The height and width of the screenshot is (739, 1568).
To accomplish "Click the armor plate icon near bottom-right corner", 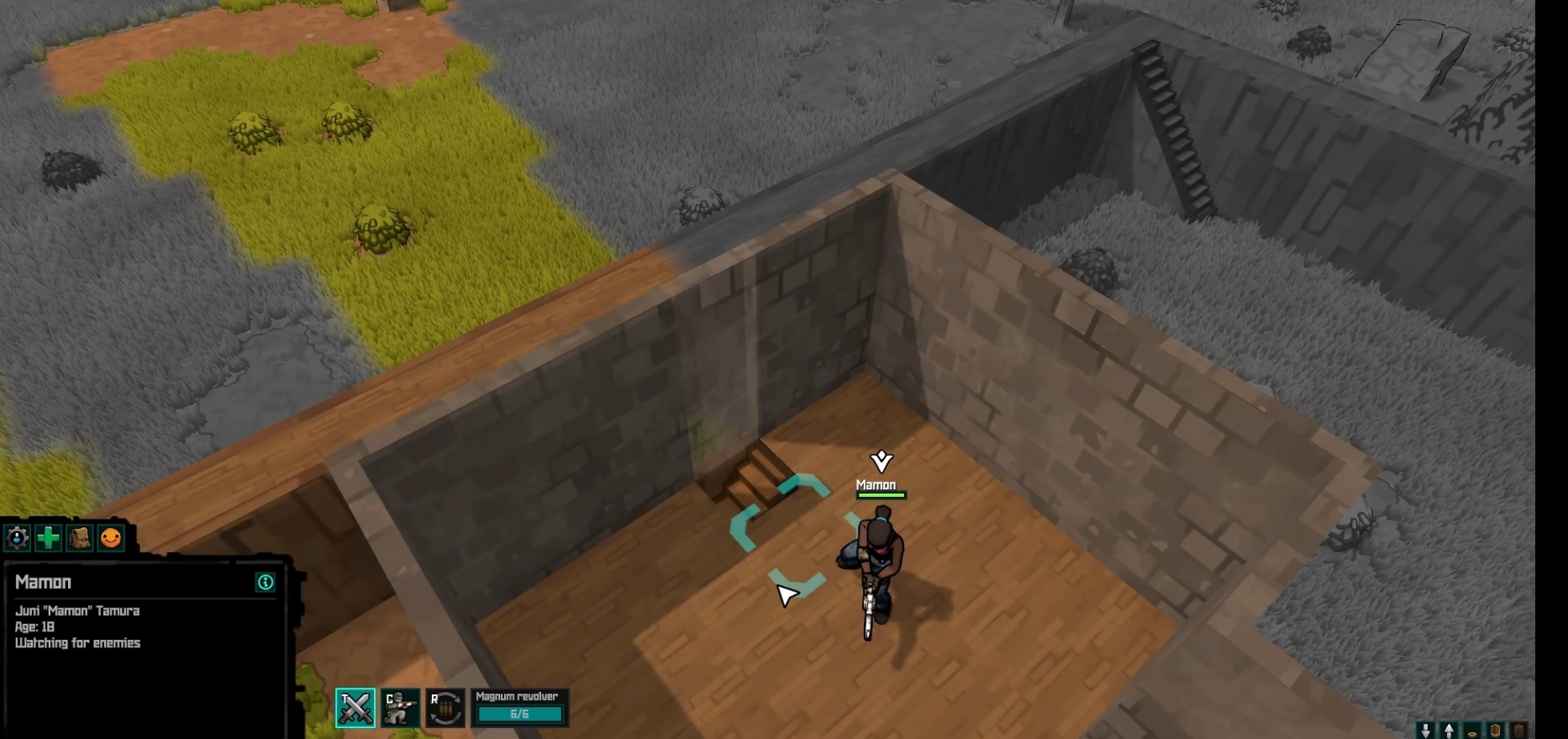I will [1496, 730].
